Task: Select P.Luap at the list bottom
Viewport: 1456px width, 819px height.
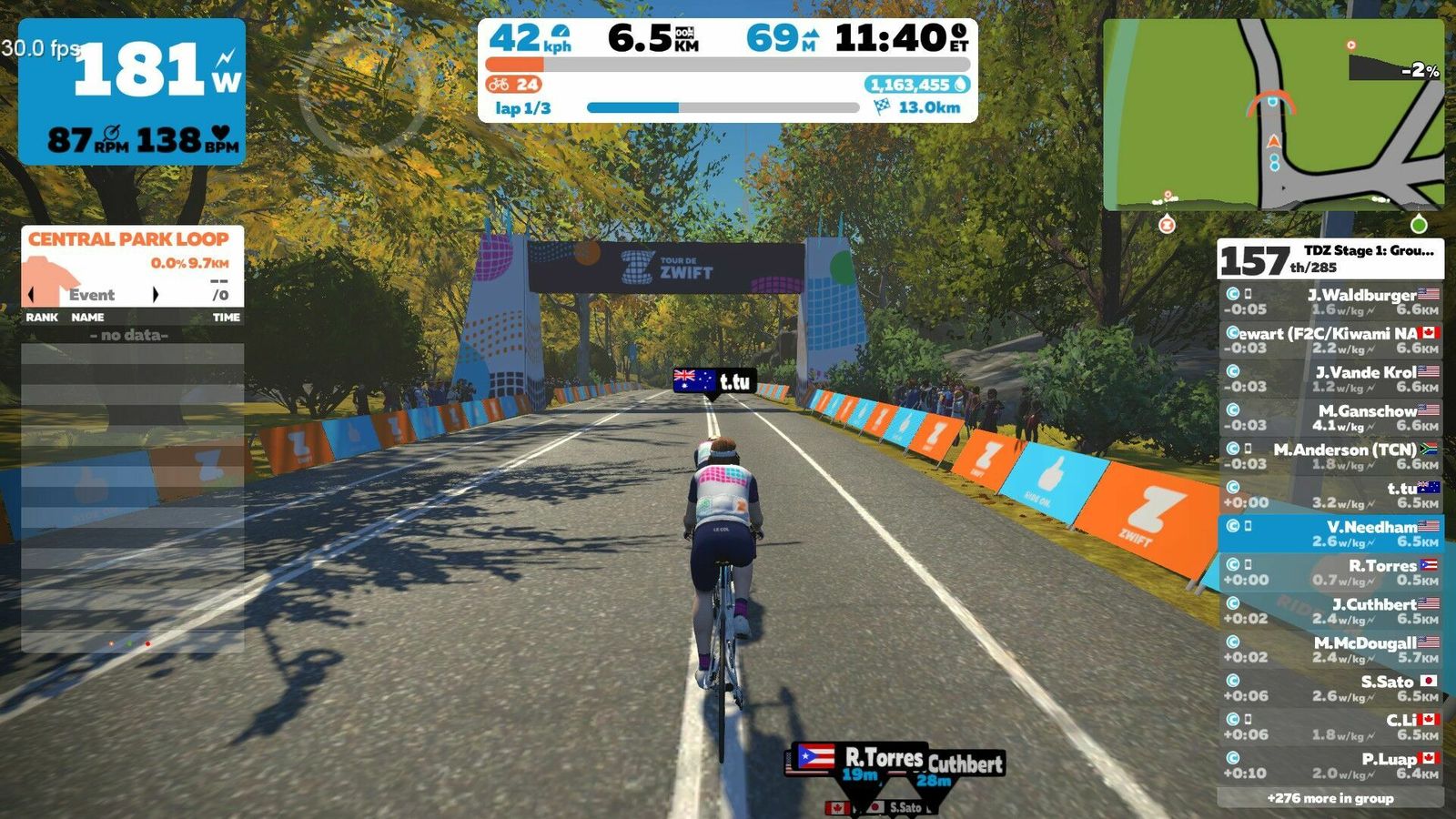Action: click(x=1330, y=765)
